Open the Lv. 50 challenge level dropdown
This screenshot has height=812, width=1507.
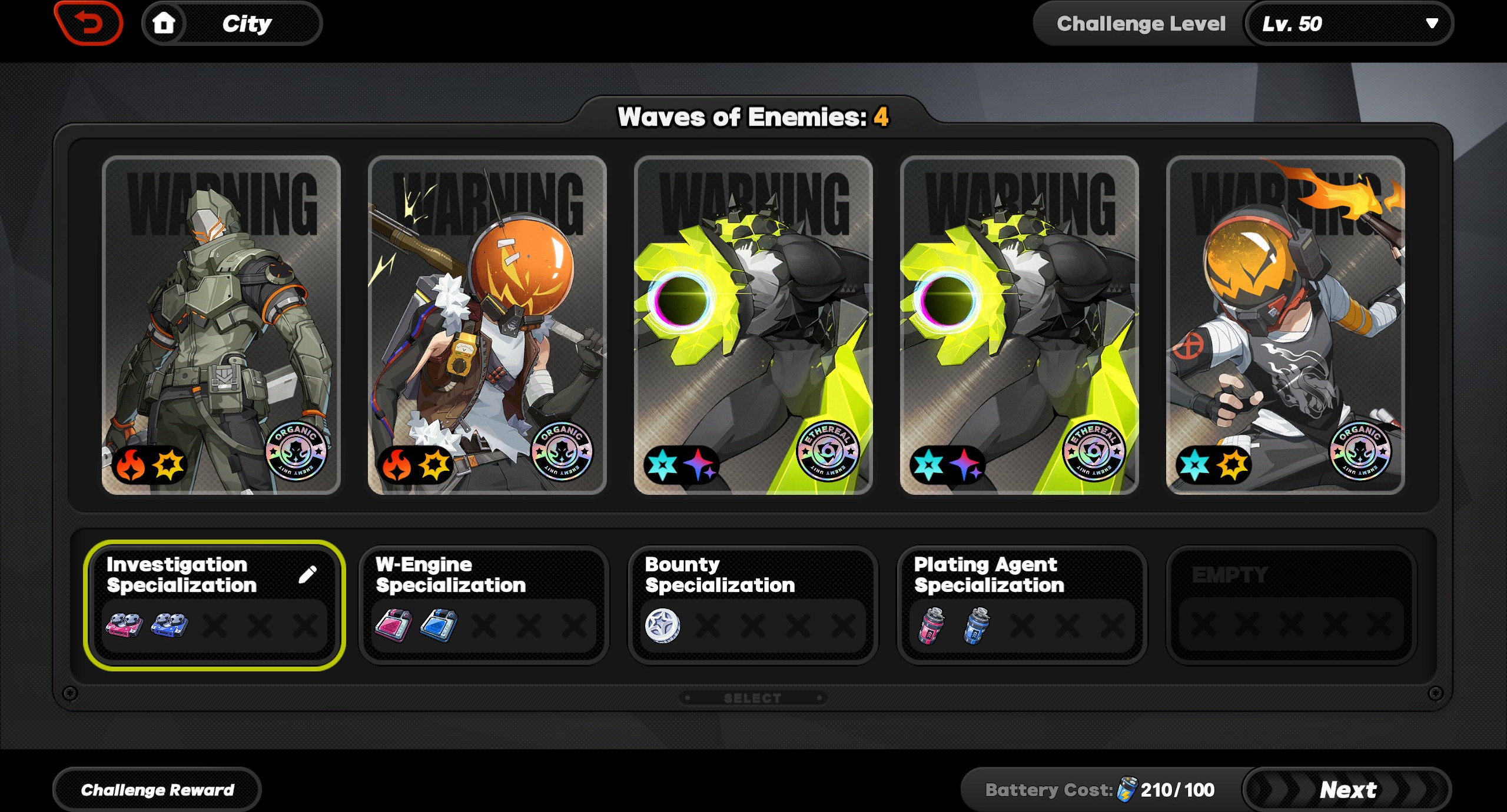pos(1348,24)
